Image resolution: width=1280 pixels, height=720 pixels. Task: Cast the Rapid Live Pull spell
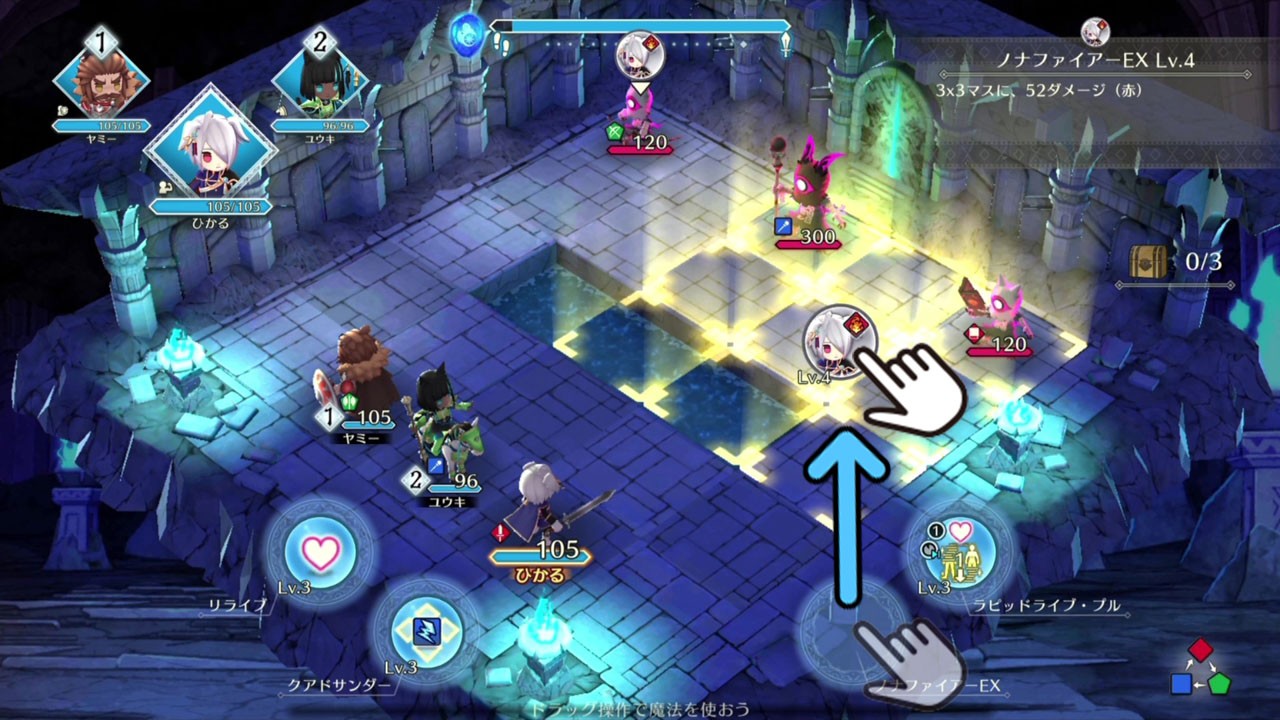(x=960, y=552)
